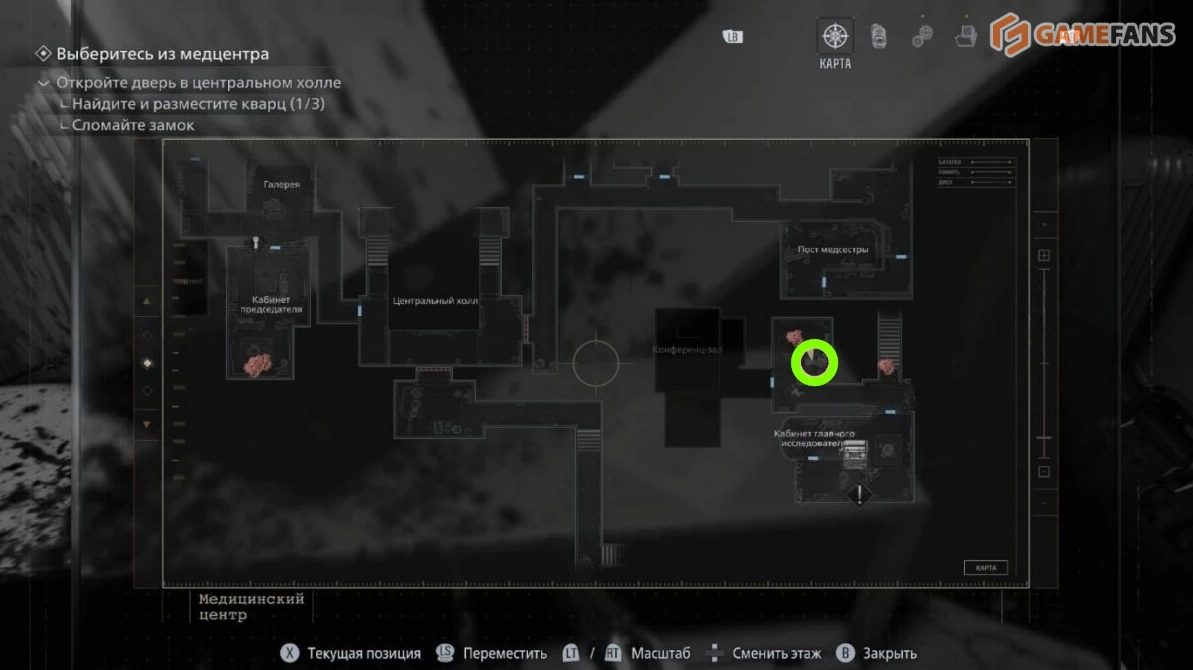Image resolution: width=1193 pixels, height=670 pixels.
Task: Go up a floor with the up arrow
Action: (148, 300)
